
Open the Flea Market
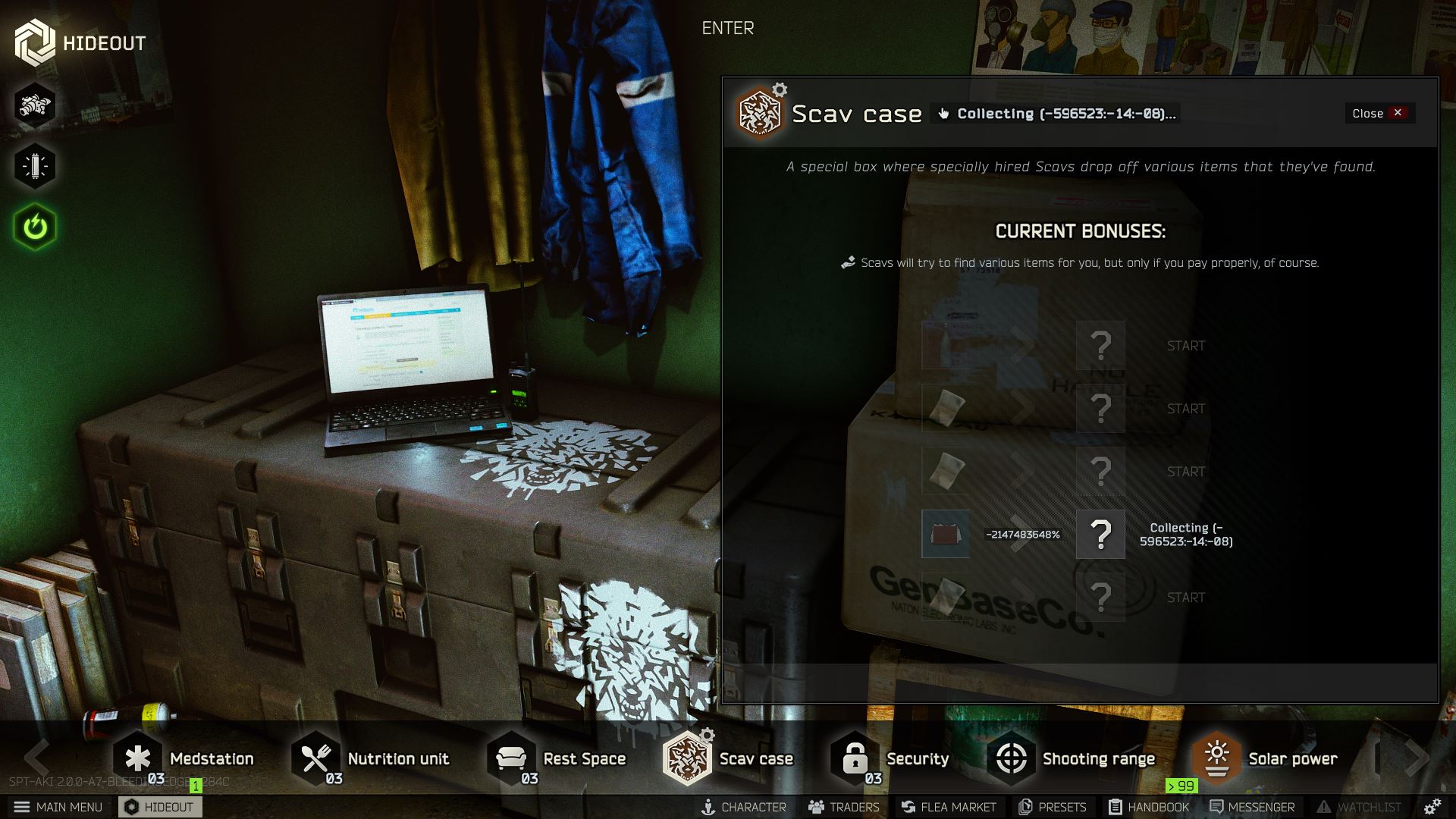(949, 807)
